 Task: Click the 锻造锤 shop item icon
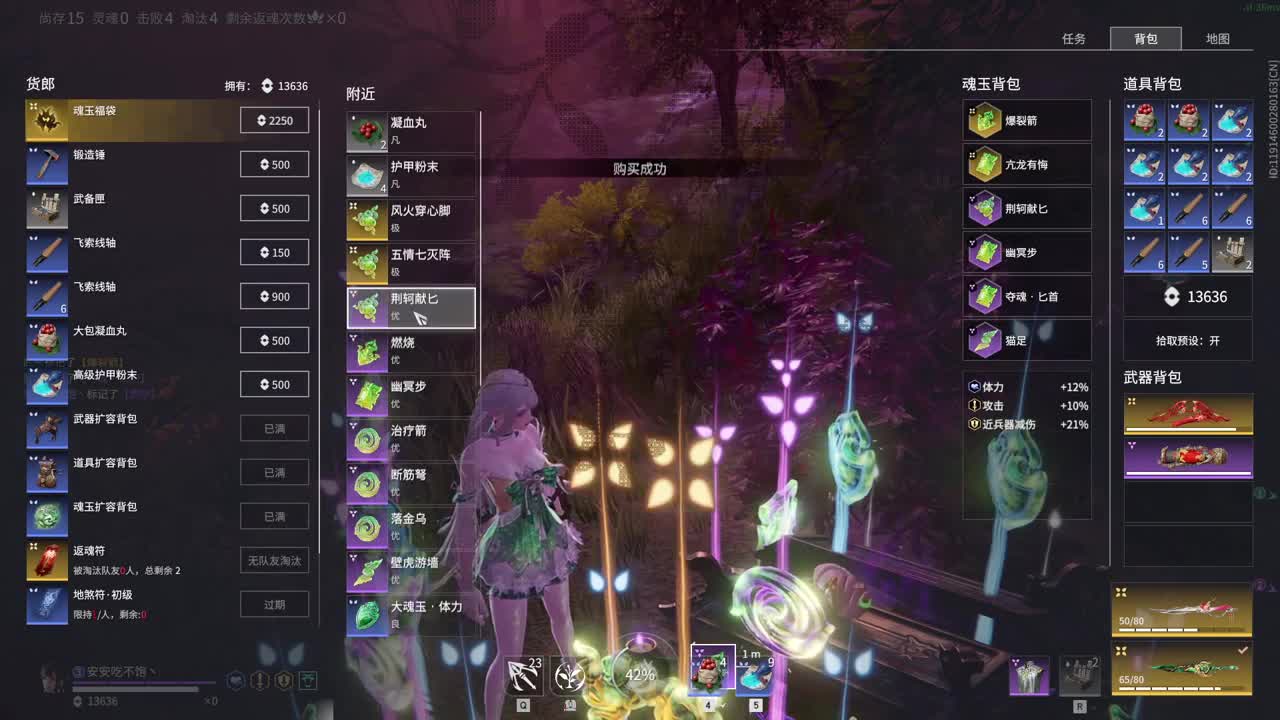click(x=47, y=164)
